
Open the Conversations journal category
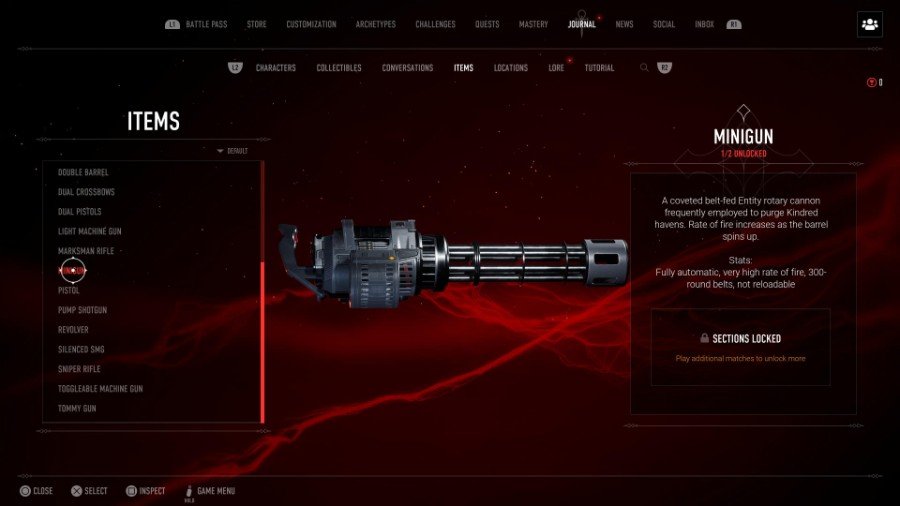(407, 68)
